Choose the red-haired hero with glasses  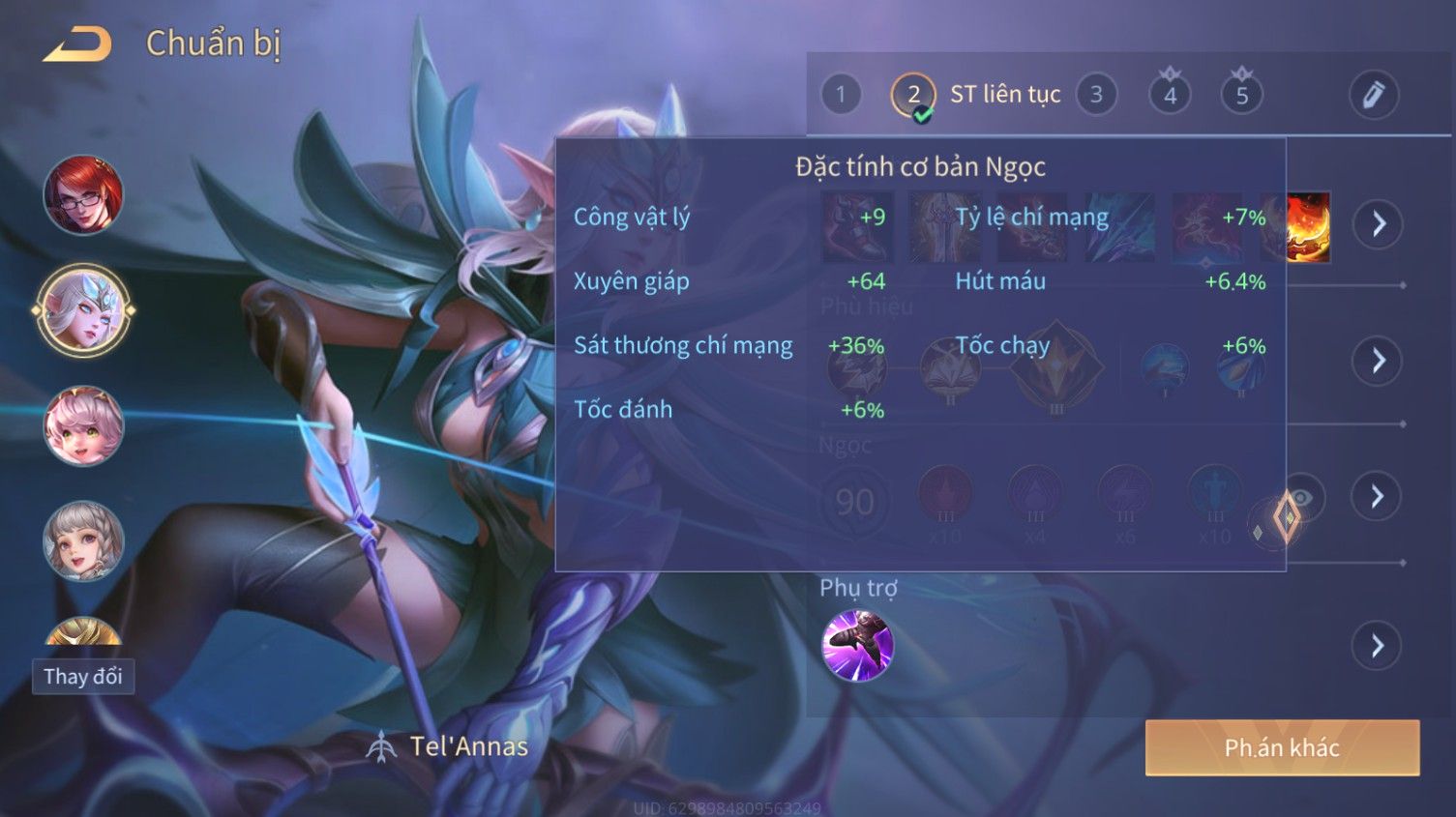[x=83, y=195]
